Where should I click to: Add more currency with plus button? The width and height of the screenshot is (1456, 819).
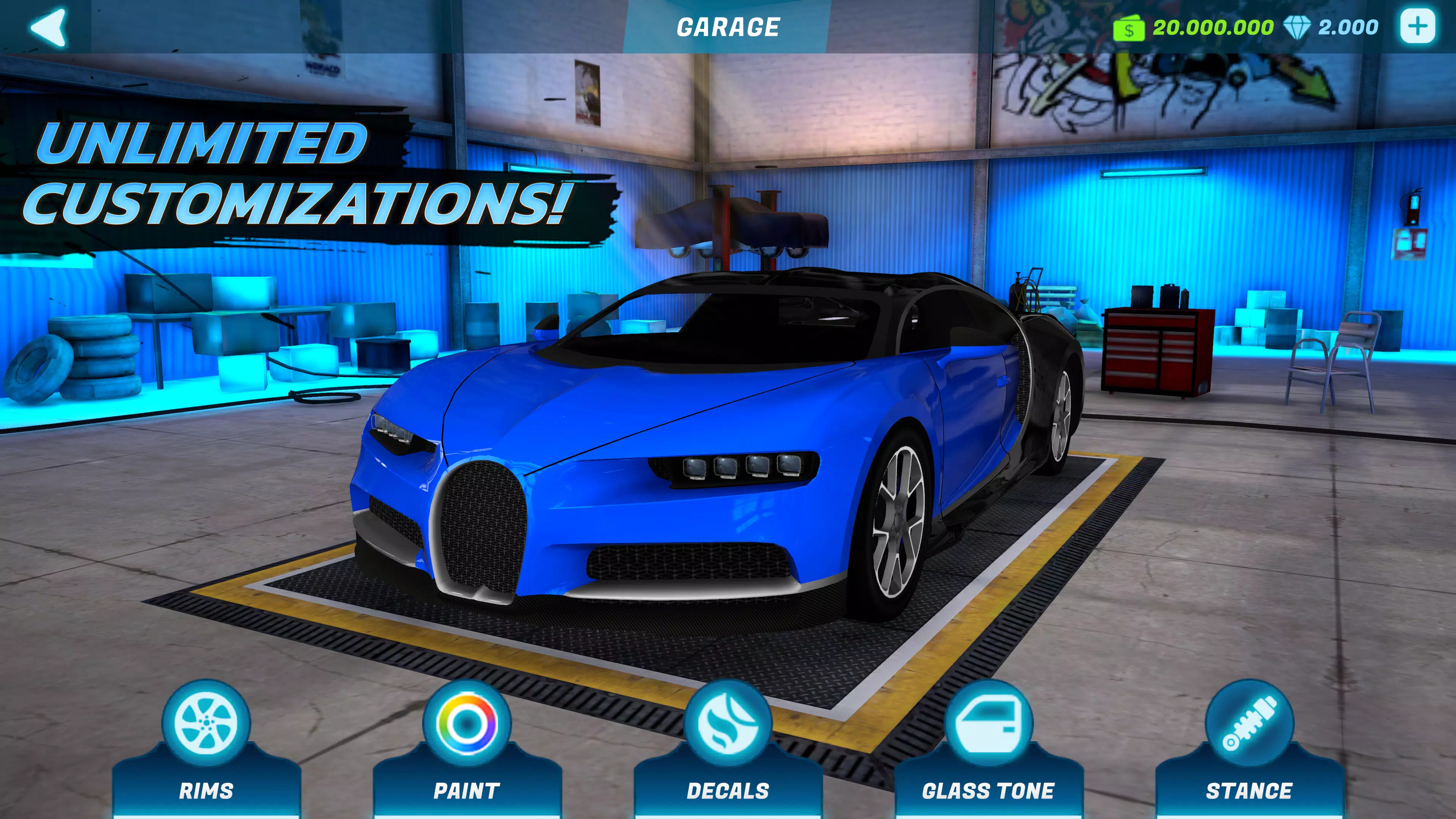point(1417,27)
